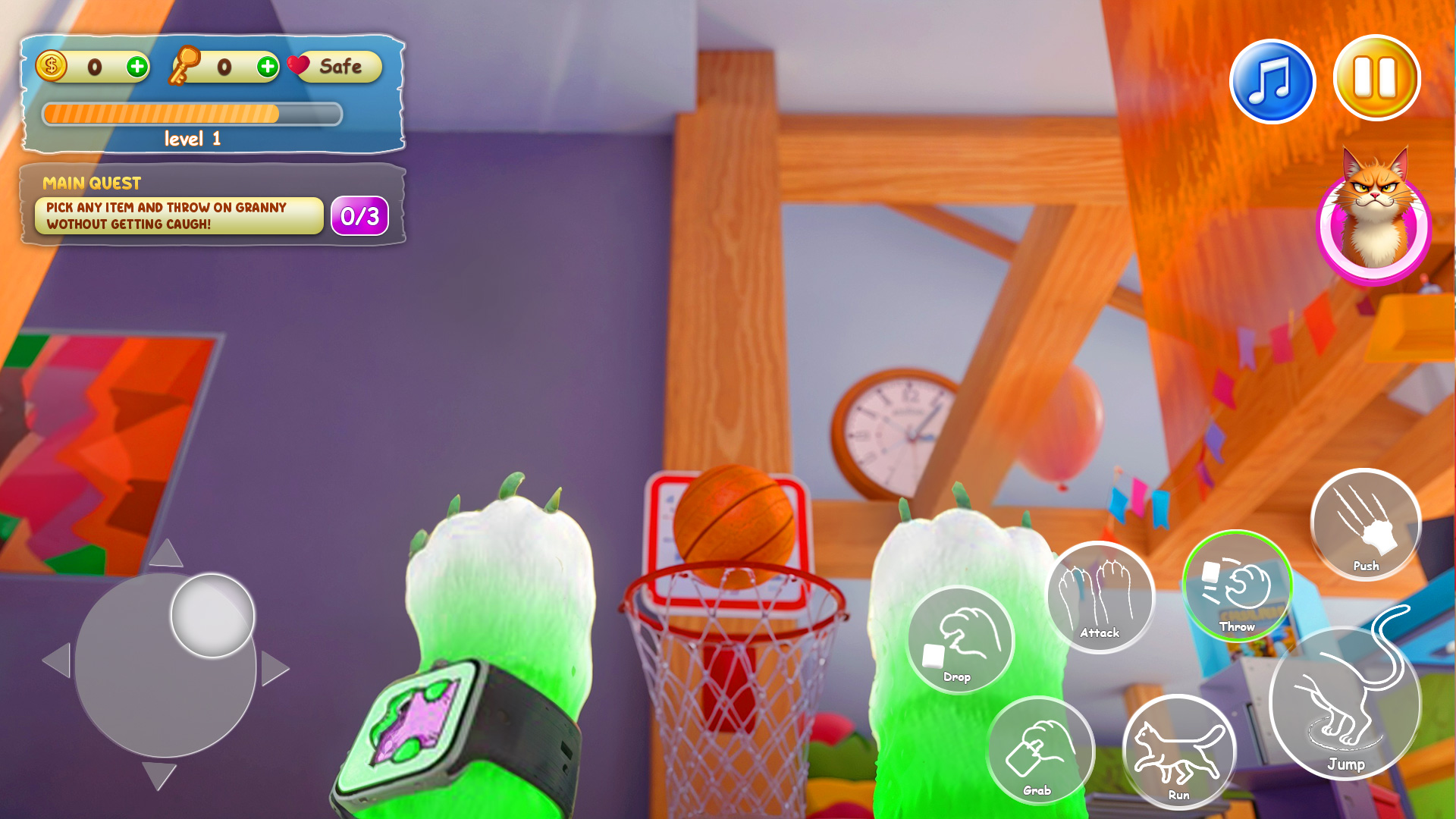Add more keys with the plus button
The height and width of the screenshot is (819, 1456).
pos(266,67)
